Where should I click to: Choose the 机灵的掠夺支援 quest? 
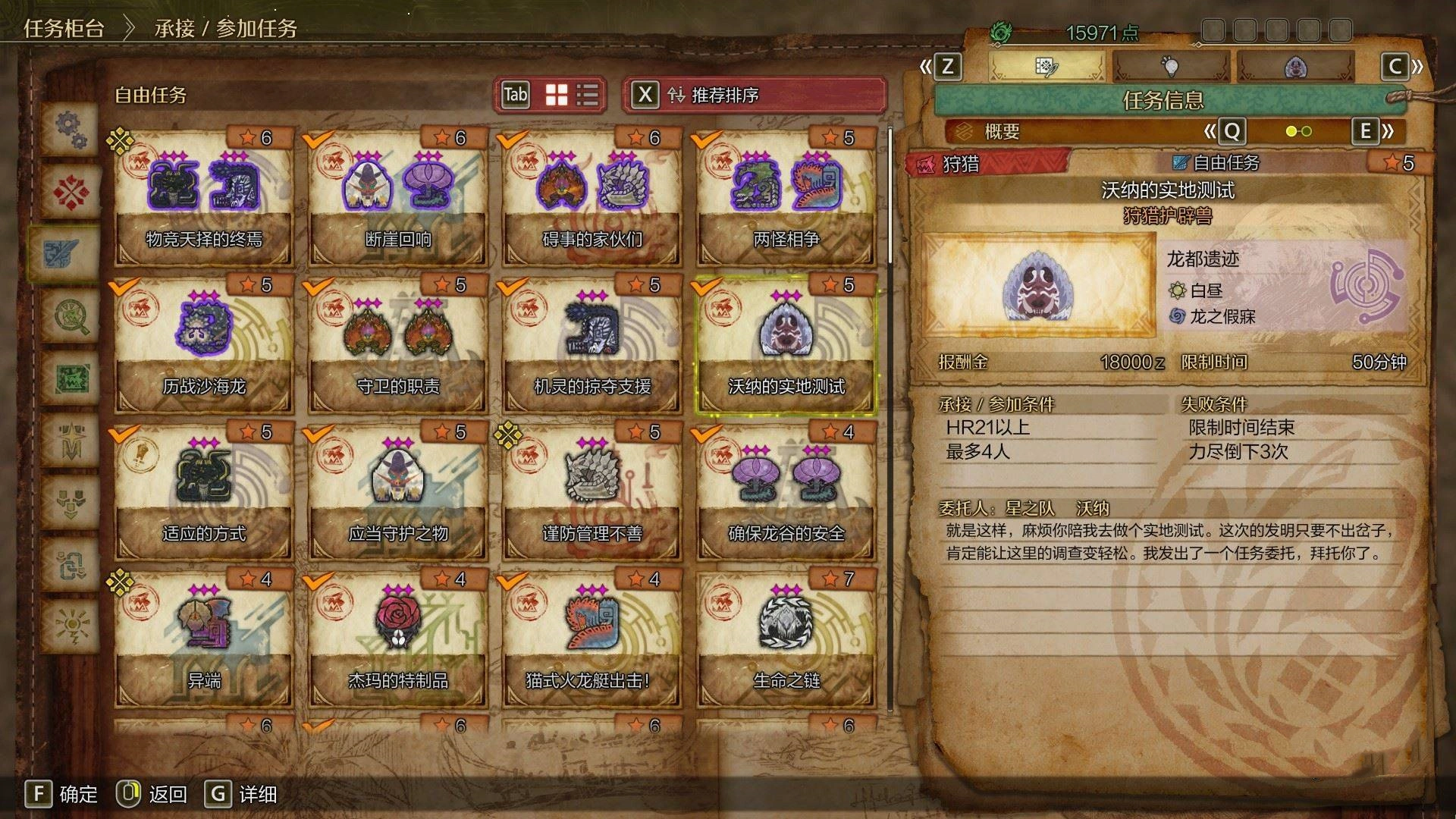coord(591,346)
